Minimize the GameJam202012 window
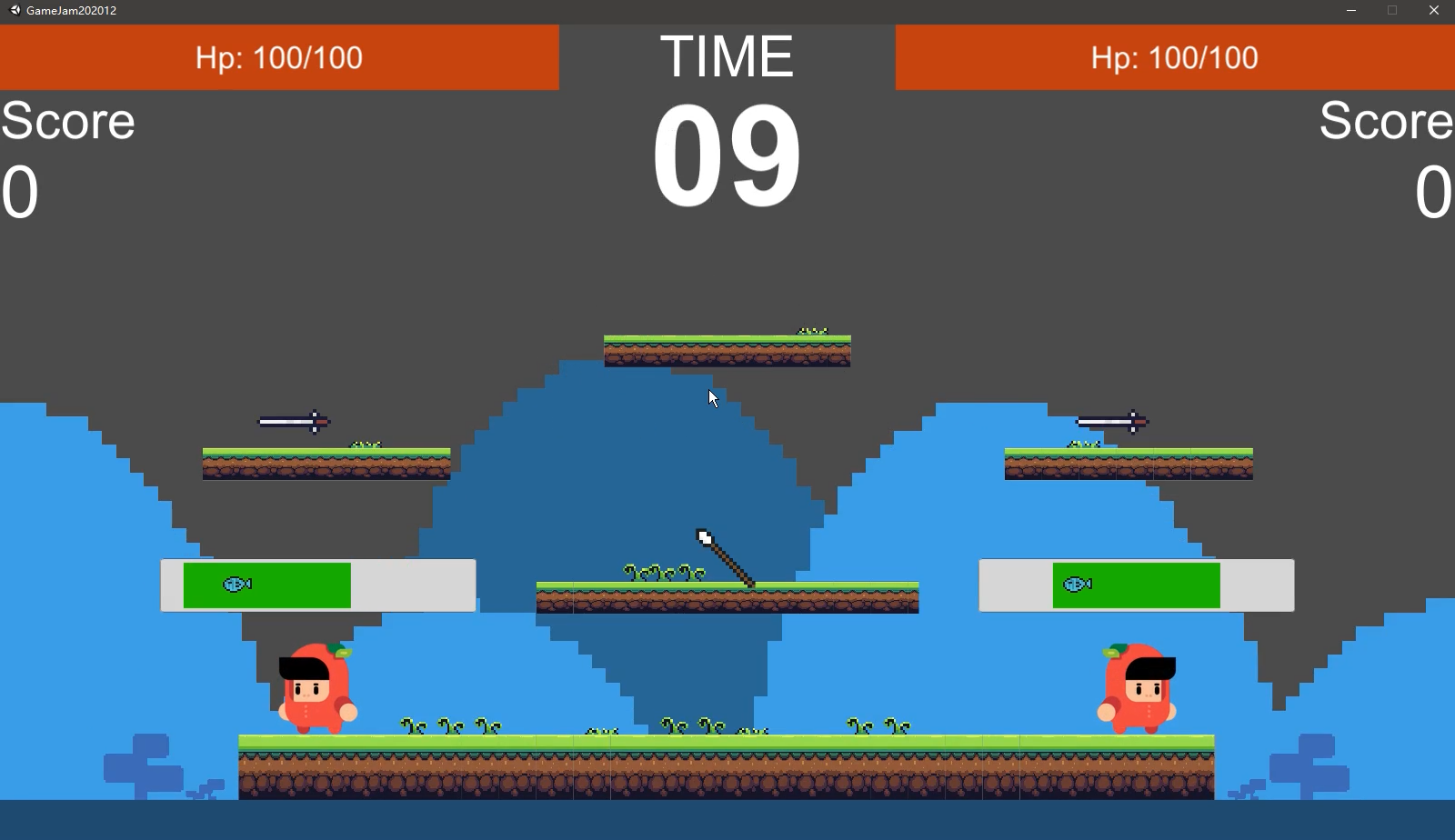Screen dimensions: 1455x840 [x=1350, y=11]
